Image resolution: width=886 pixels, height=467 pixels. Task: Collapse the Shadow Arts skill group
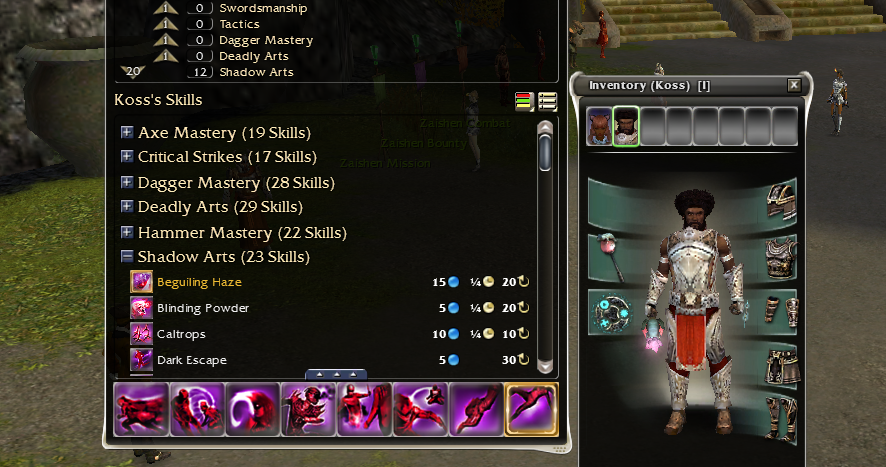click(x=127, y=257)
